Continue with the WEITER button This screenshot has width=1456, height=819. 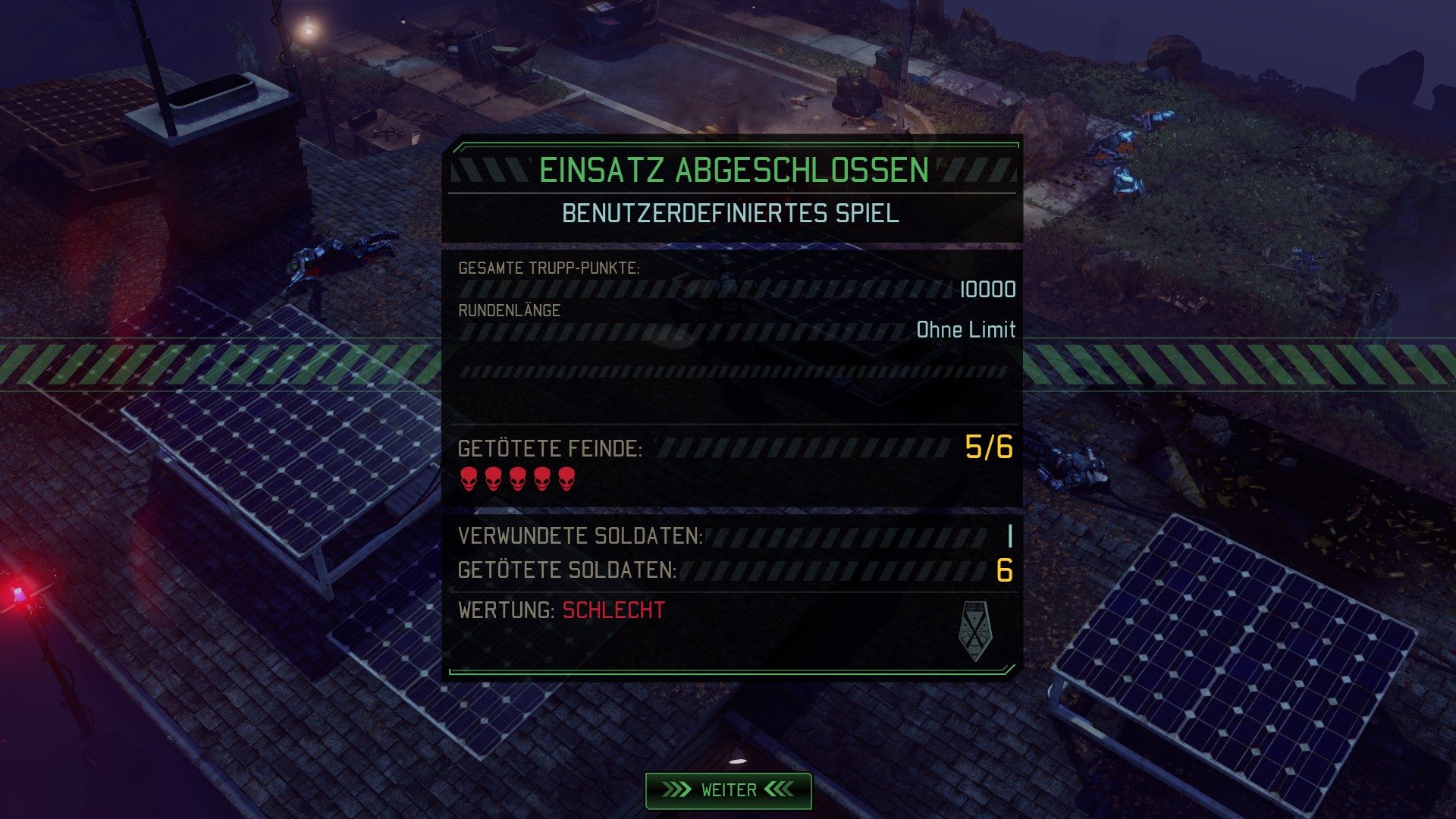[728, 790]
